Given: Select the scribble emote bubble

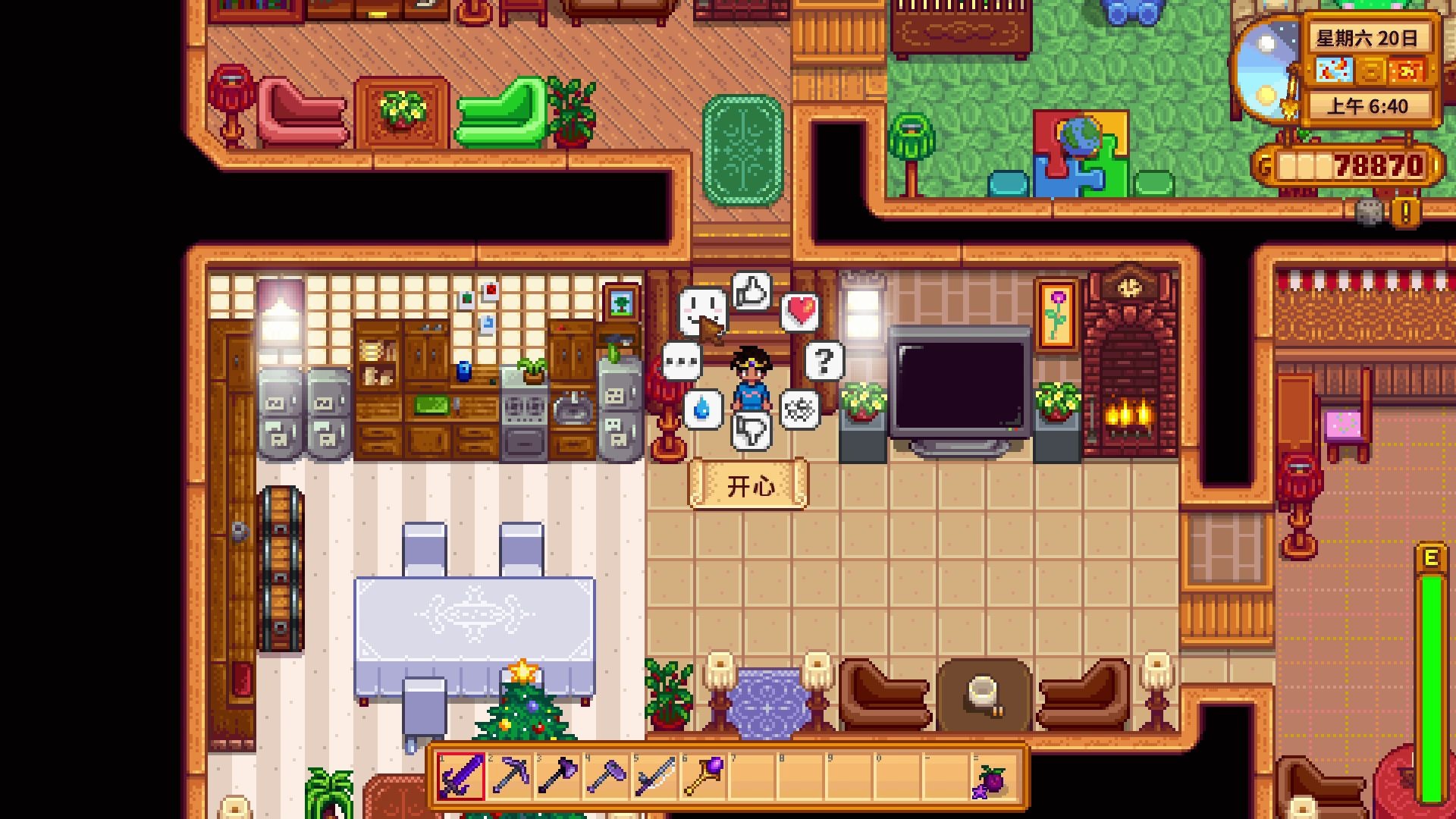Looking at the screenshot, I should click(x=800, y=410).
